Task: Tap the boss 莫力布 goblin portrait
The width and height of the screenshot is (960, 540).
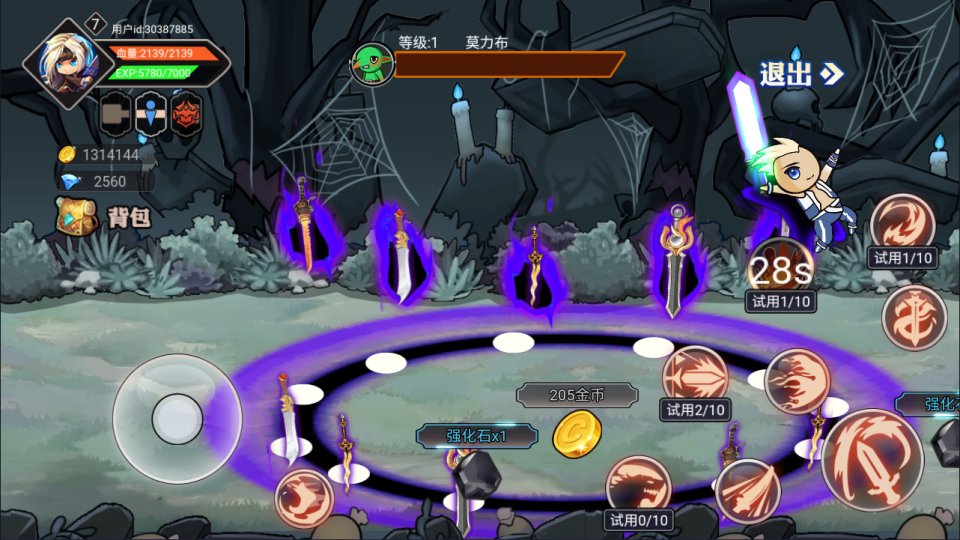Action: (370, 63)
